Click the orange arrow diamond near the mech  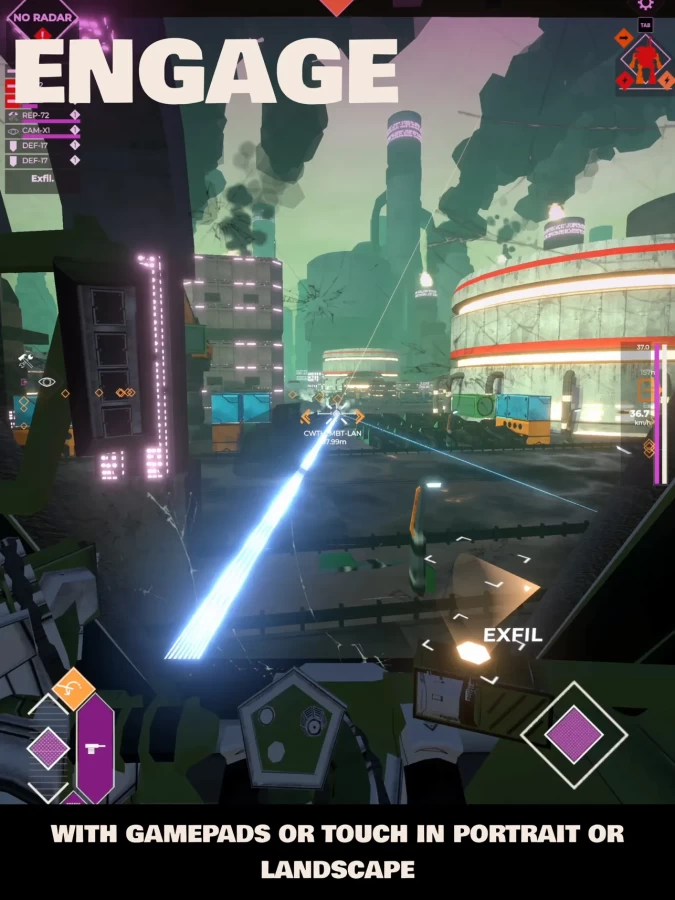point(622,38)
